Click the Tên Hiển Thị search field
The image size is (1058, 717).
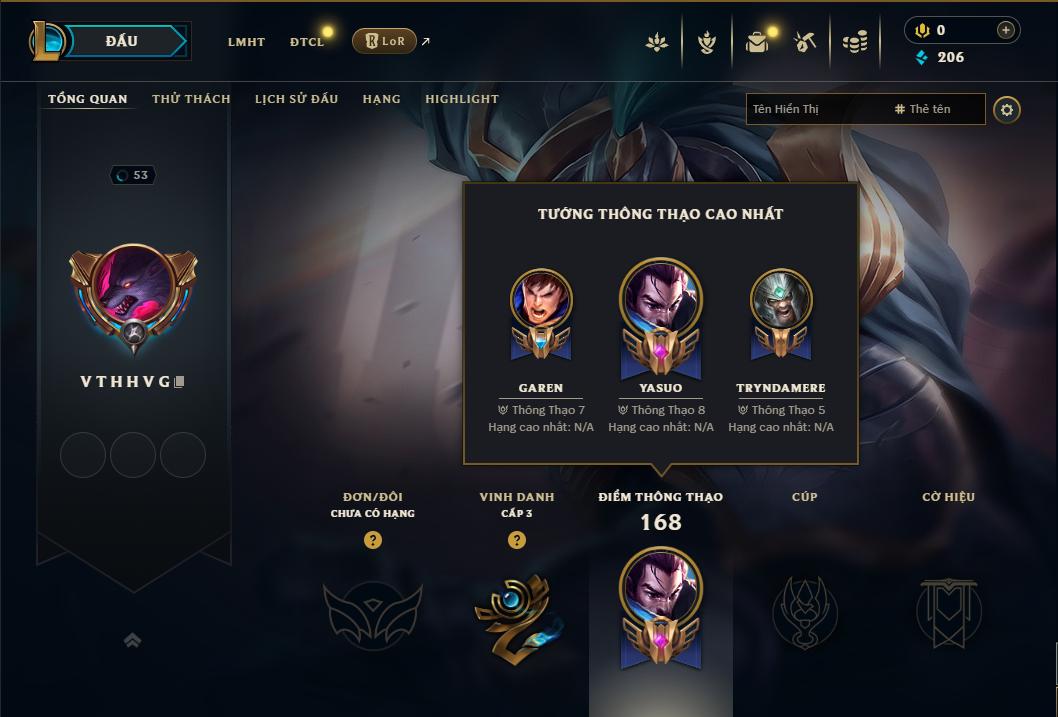point(815,109)
